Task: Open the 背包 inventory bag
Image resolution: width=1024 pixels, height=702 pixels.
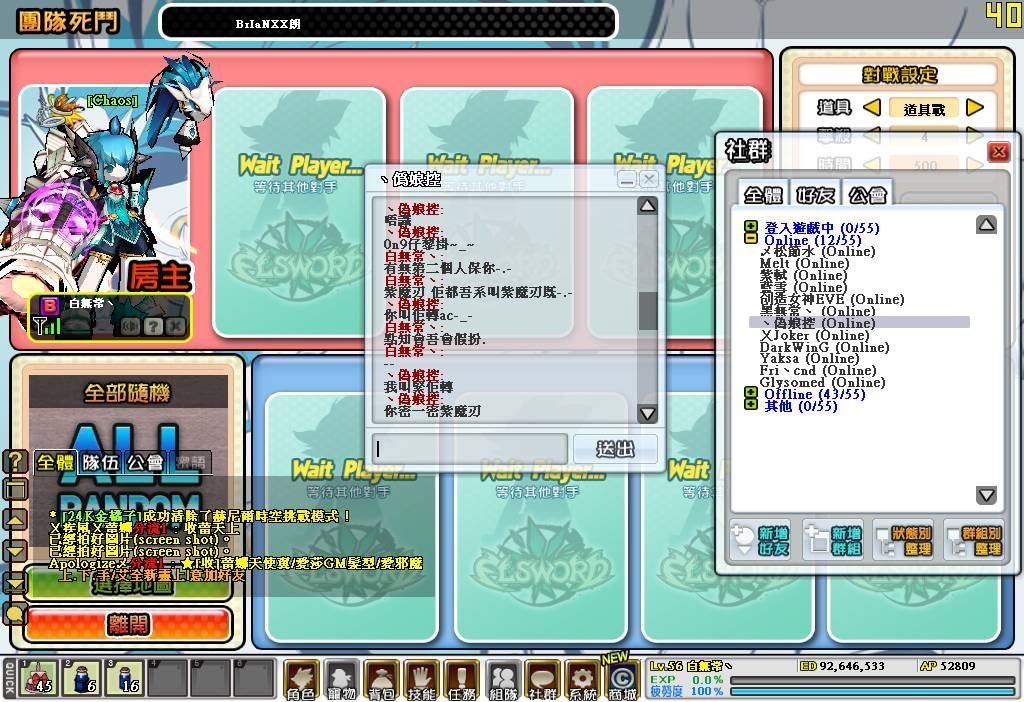Action: coord(382,680)
